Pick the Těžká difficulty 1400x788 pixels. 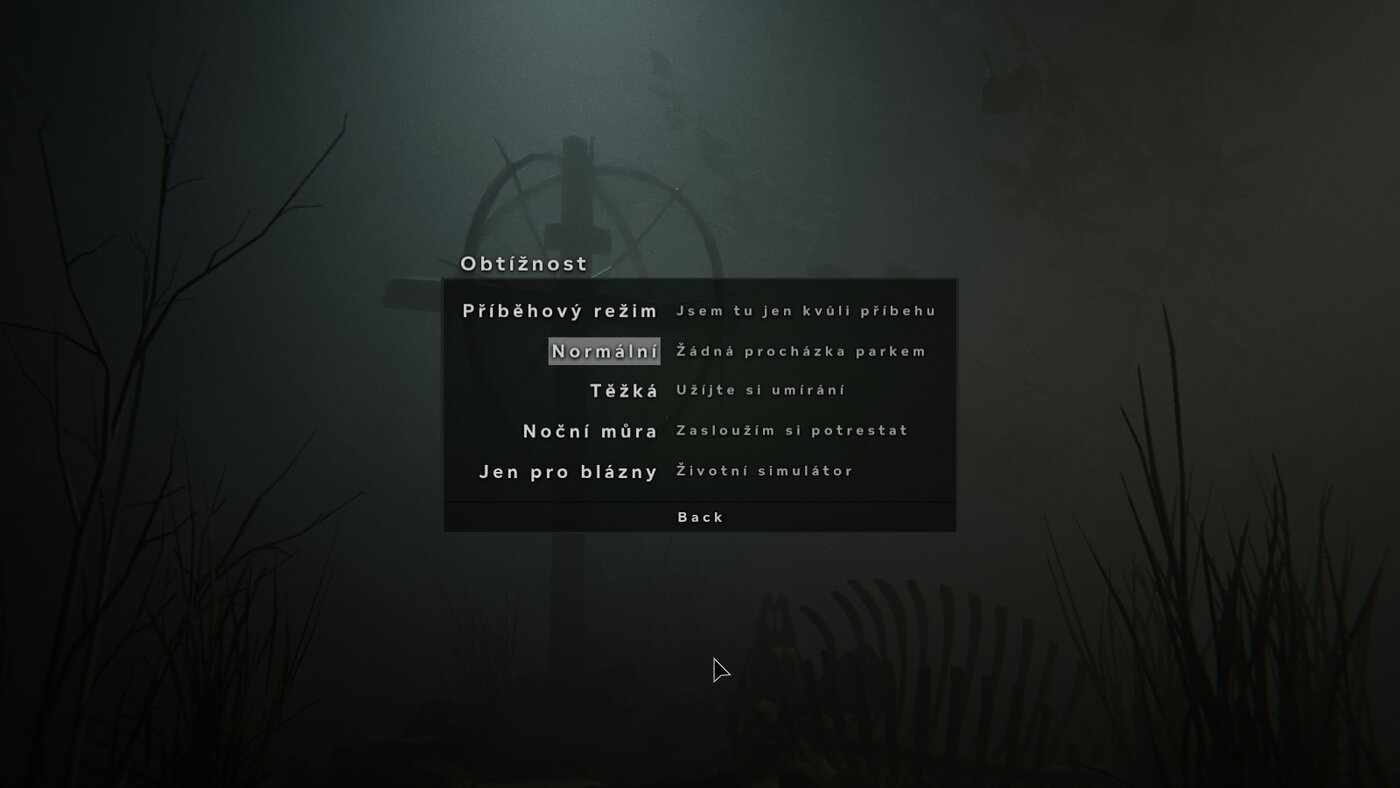pos(624,391)
